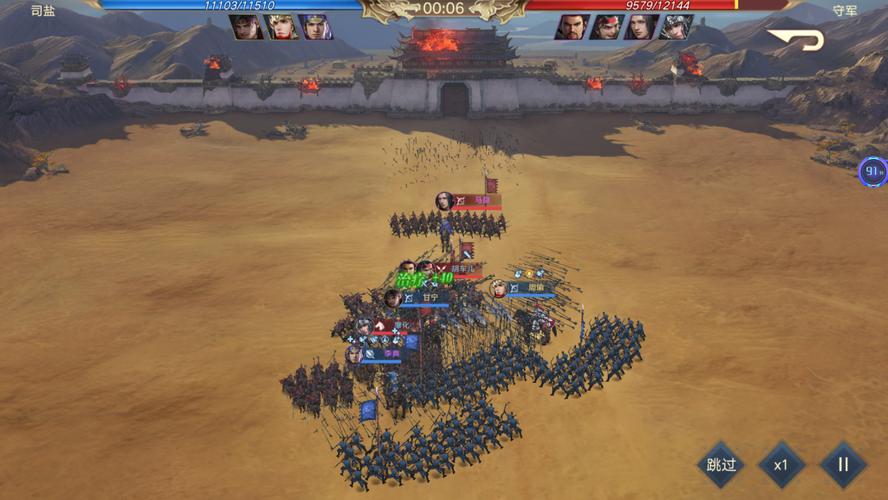Screen dimensions: 888x500
Task: Toggle the x1 battle speed button
Action: pyautogui.click(x=781, y=465)
